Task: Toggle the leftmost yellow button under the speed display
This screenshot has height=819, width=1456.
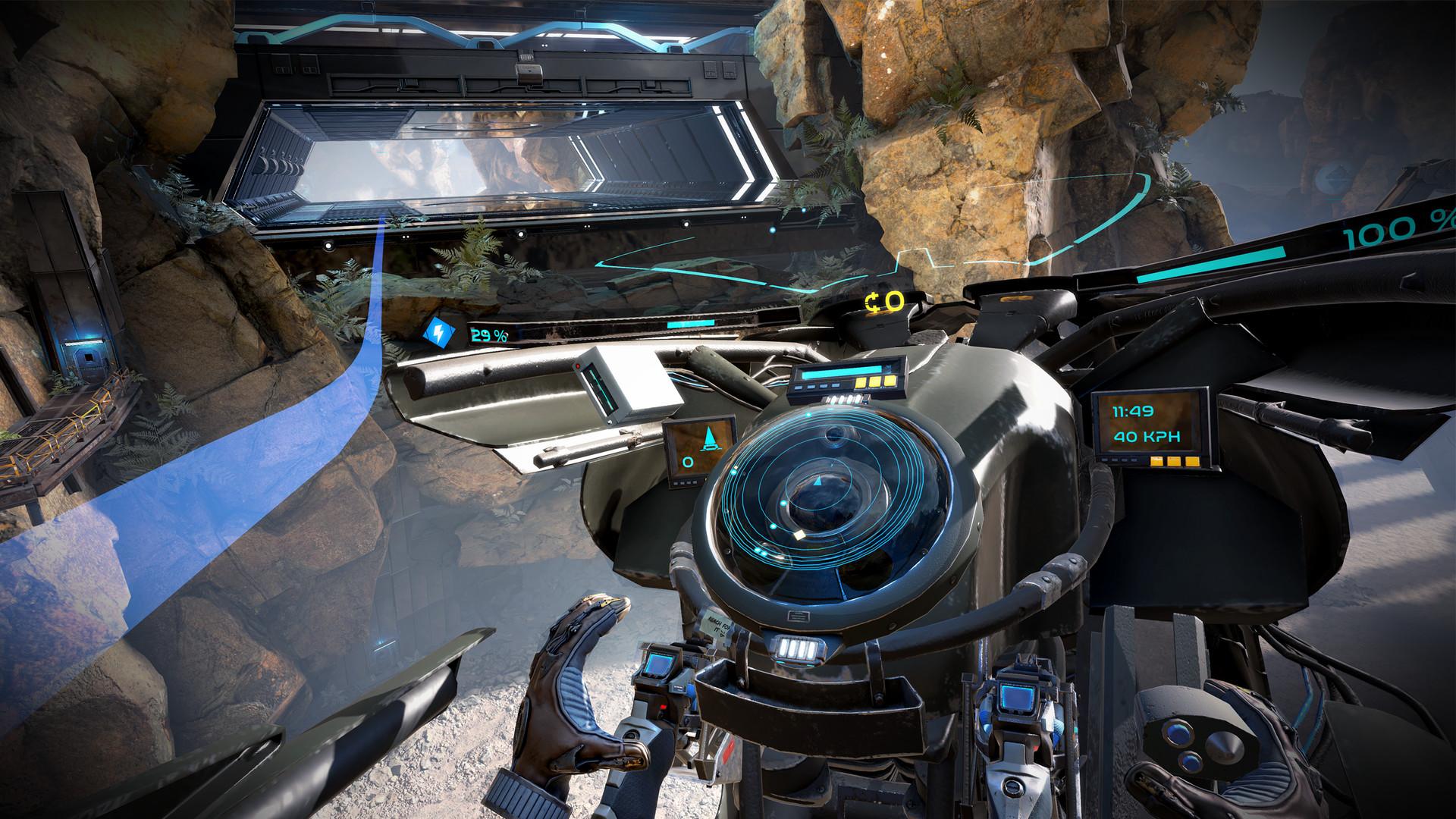Action: tap(1156, 461)
